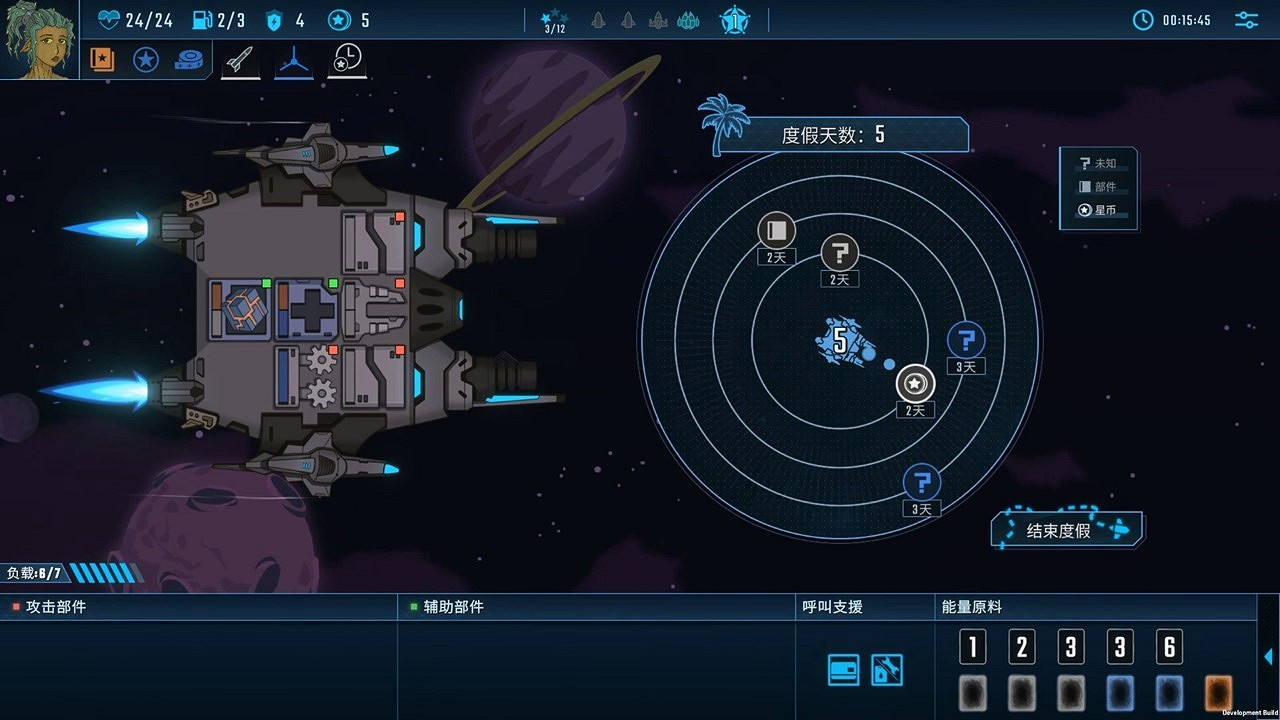This screenshot has height=720, width=1280.
Task: Select the star medal achievements icon
Action: click(146, 58)
